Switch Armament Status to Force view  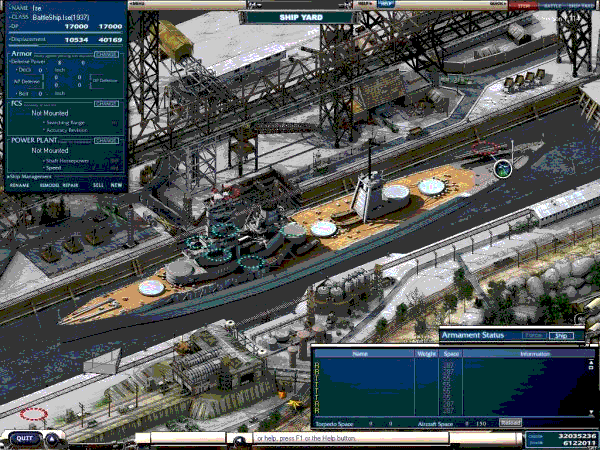[534, 336]
